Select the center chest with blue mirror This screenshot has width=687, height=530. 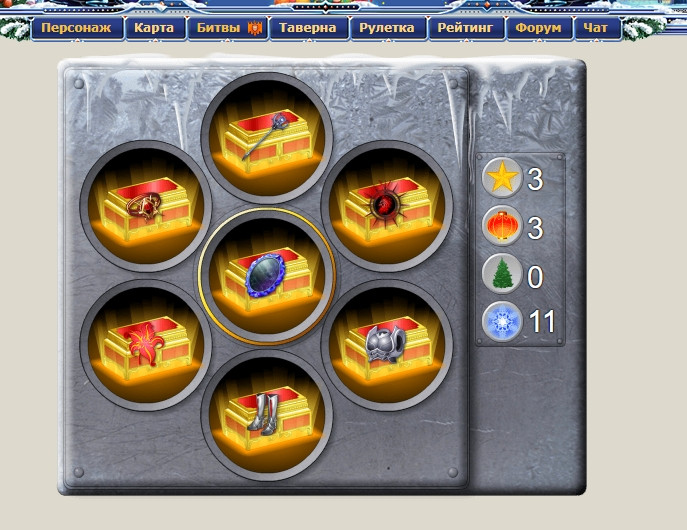[x=265, y=275]
